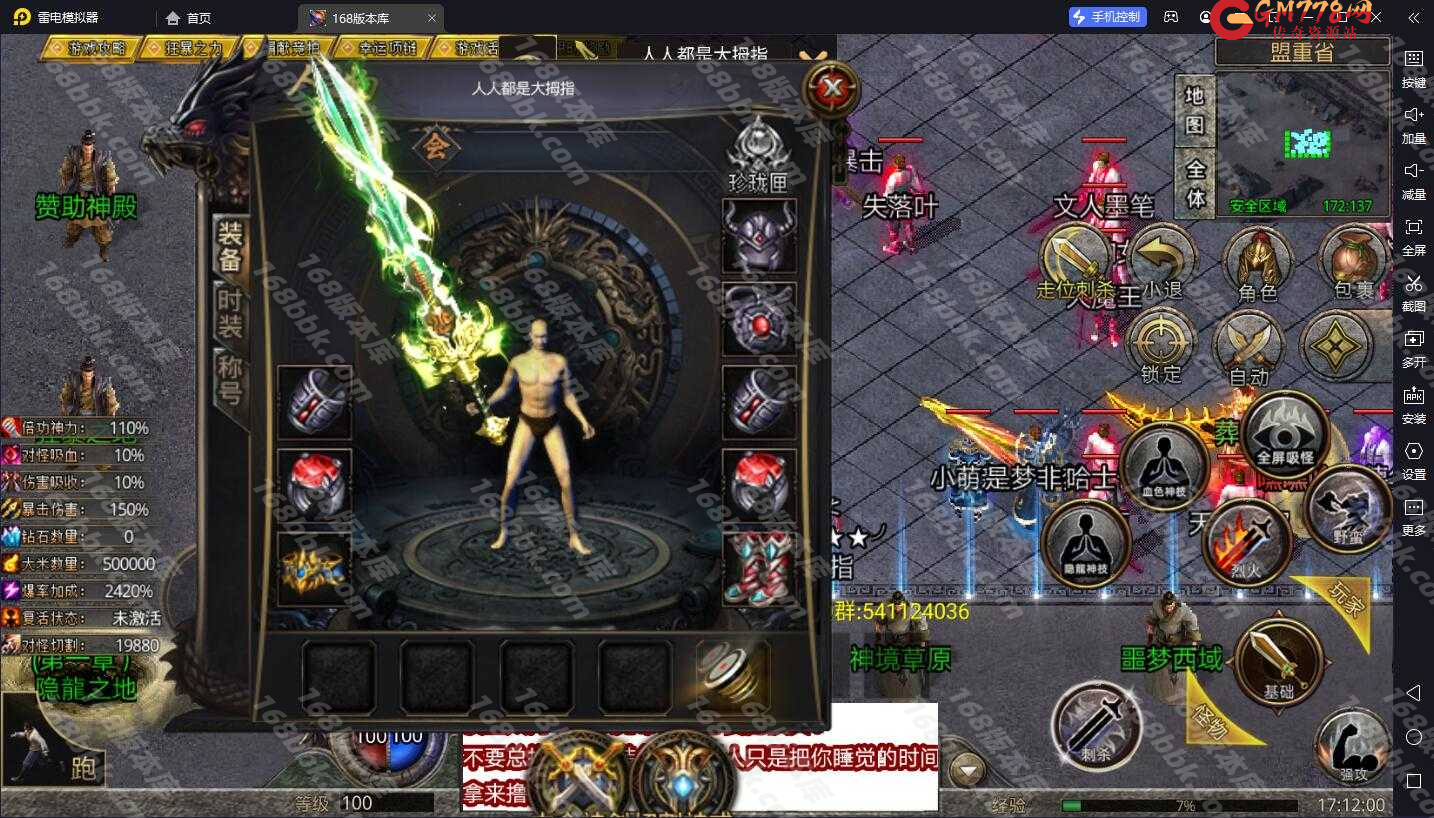1434x818 pixels.
Task: Open the 幸运项链 lucky necklace menu
Action: coord(382,48)
